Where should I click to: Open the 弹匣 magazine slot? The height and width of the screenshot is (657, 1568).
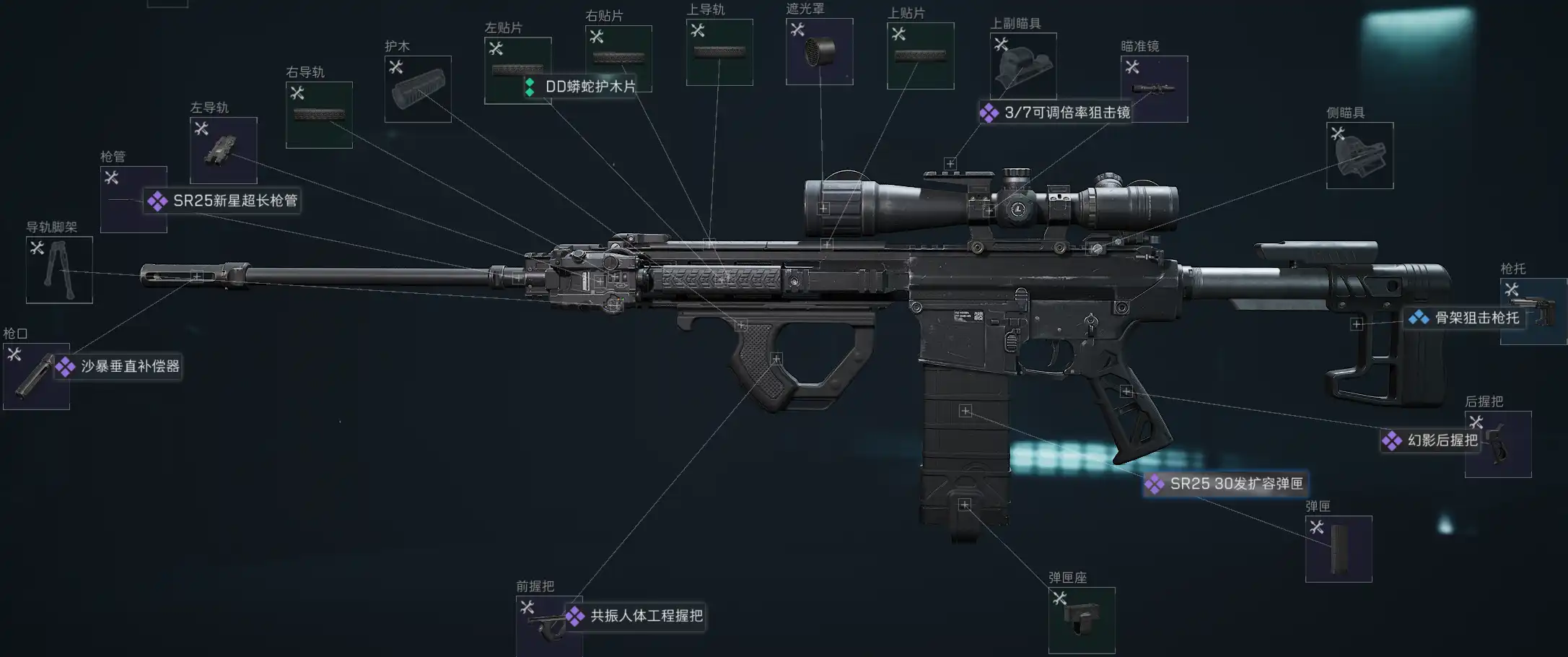click(x=1339, y=549)
